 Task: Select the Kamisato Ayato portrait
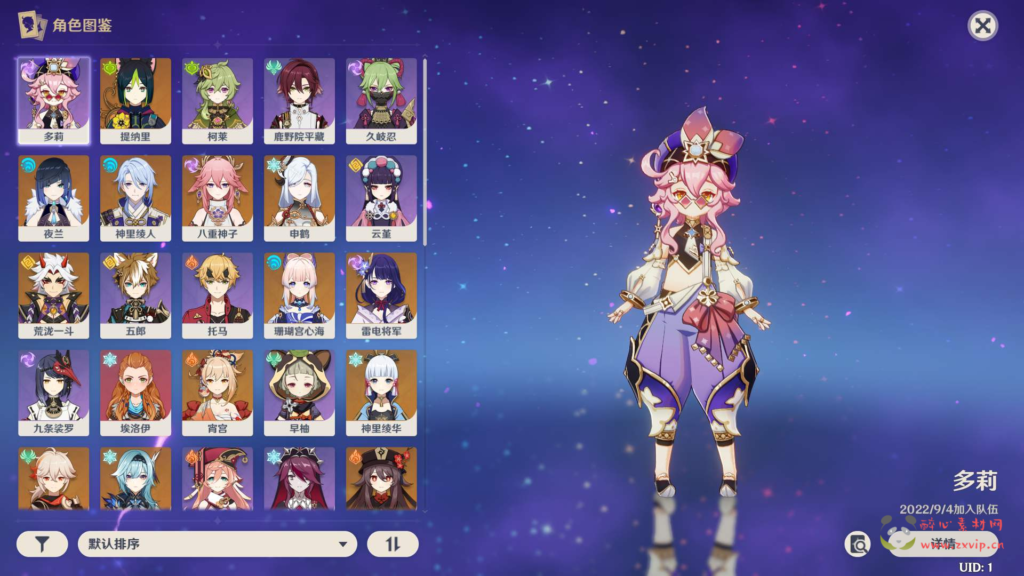coord(136,196)
